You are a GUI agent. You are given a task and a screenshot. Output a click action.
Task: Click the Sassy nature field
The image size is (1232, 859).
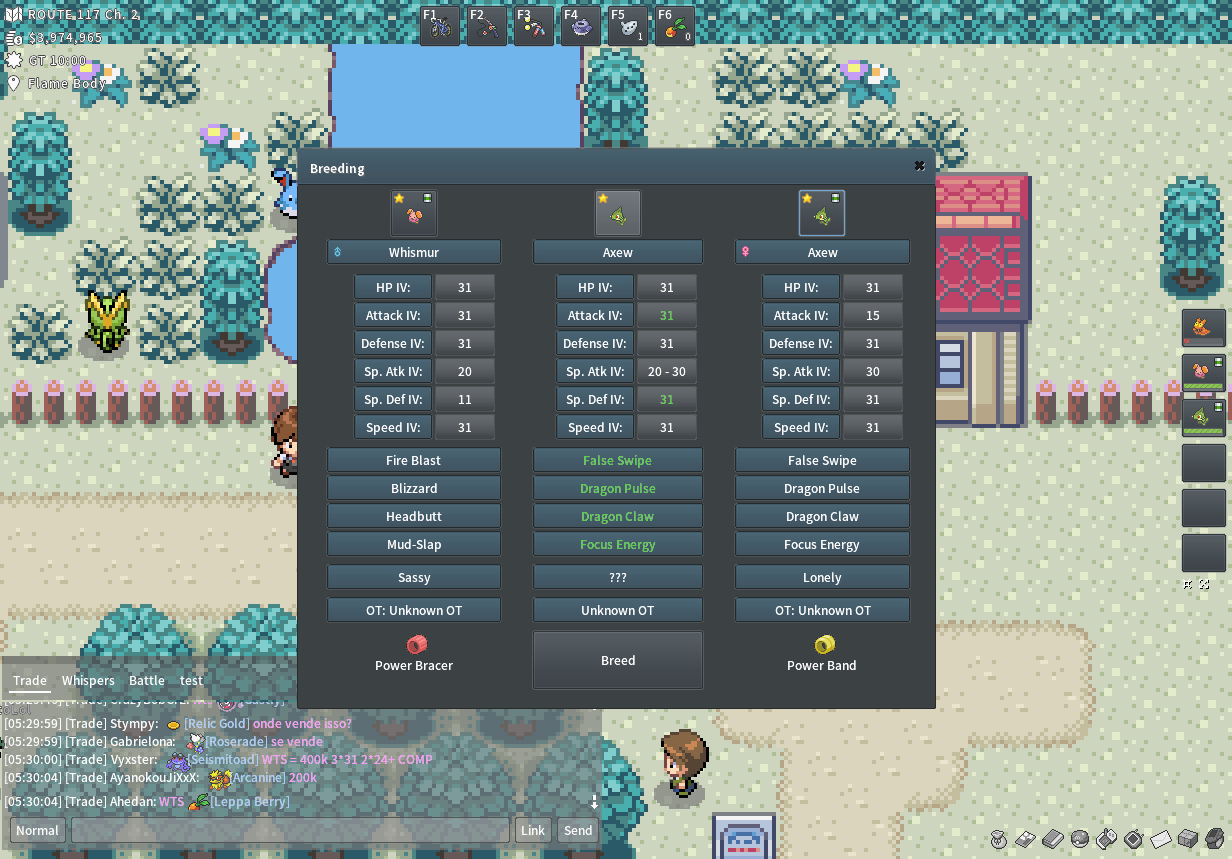tap(414, 578)
